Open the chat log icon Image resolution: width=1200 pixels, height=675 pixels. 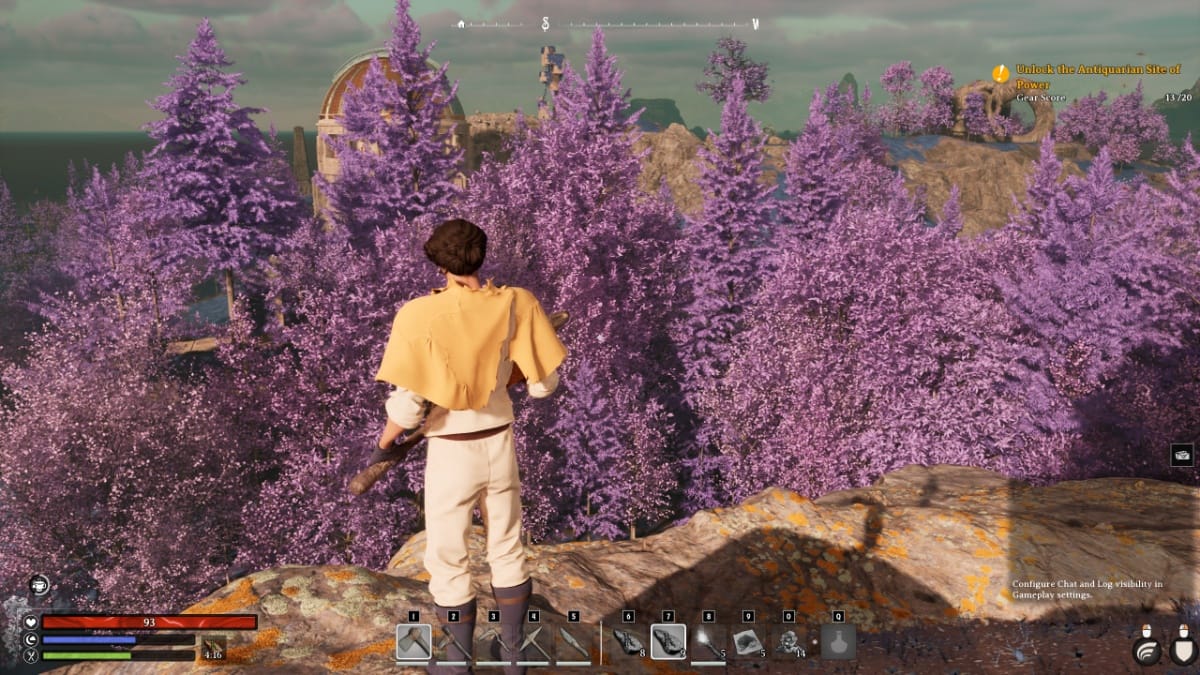coord(1182,454)
